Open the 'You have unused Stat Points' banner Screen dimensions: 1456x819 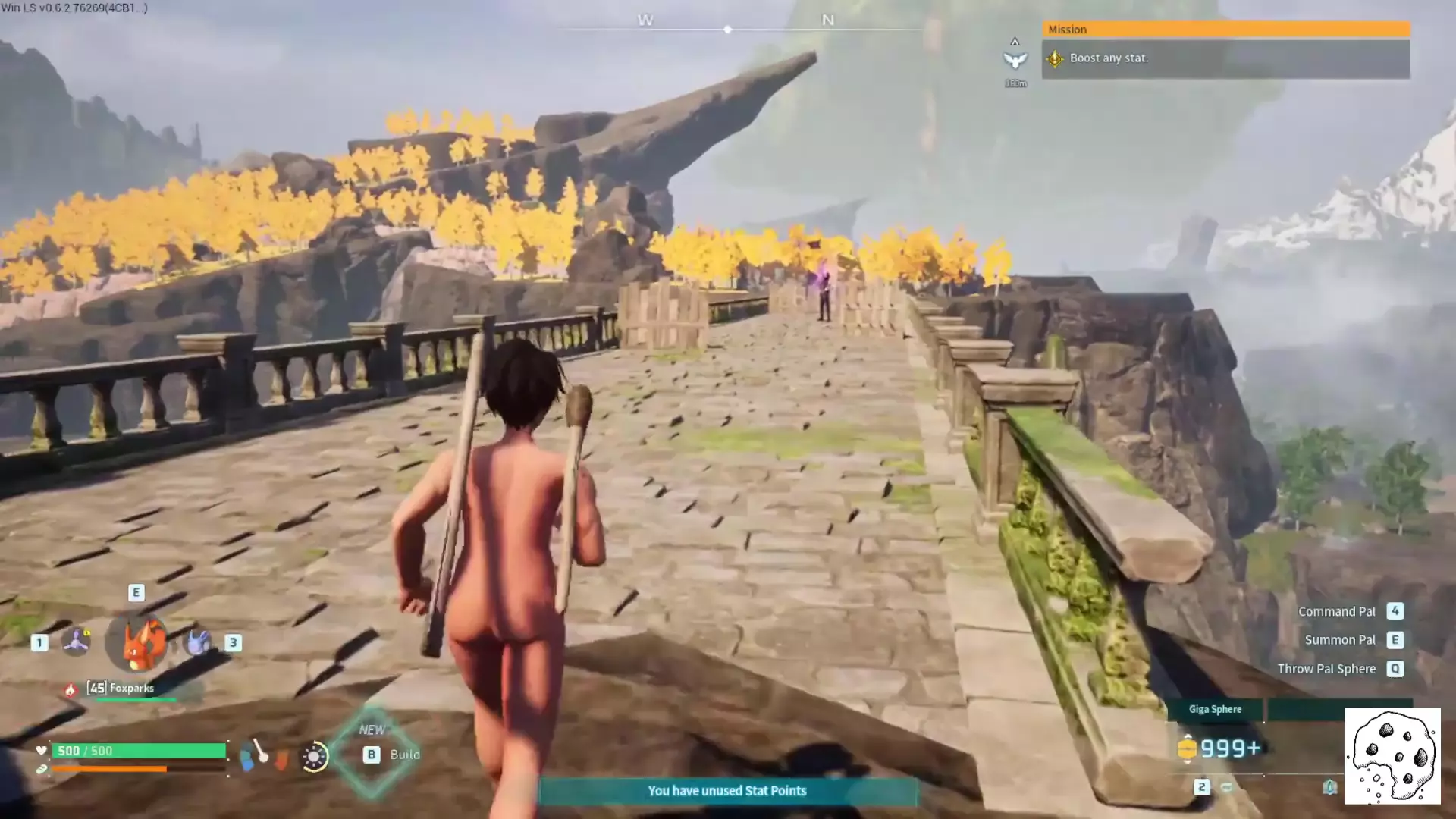coord(727,791)
